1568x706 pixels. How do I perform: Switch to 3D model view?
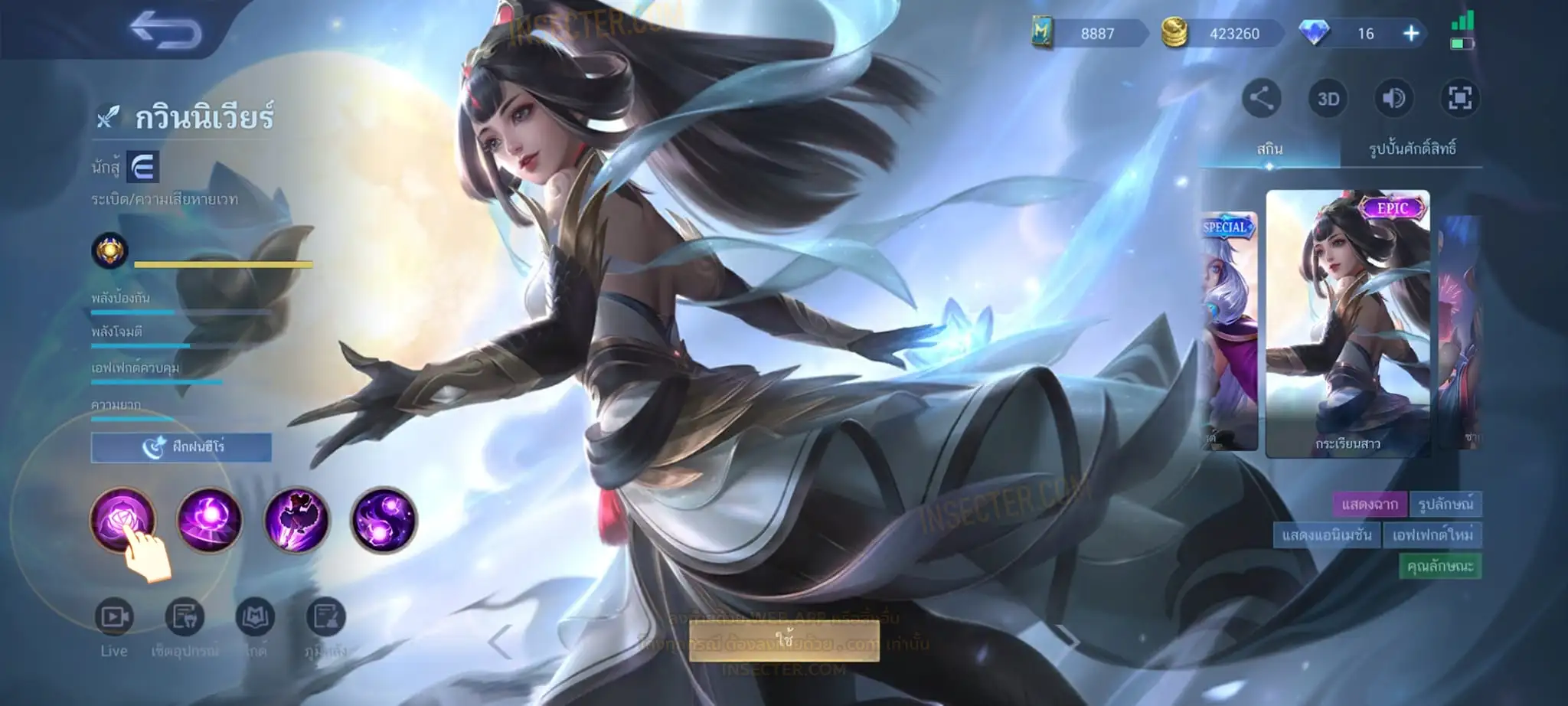(x=1328, y=99)
